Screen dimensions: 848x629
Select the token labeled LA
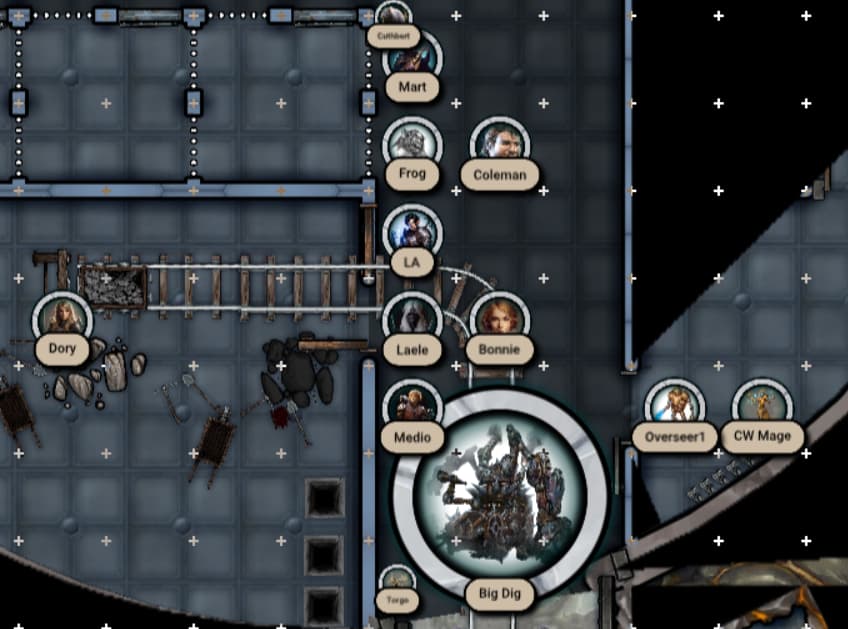[x=412, y=233]
